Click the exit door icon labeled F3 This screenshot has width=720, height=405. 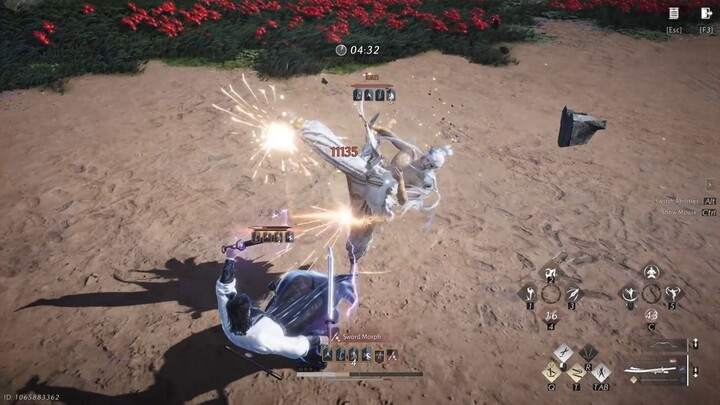(707, 14)
